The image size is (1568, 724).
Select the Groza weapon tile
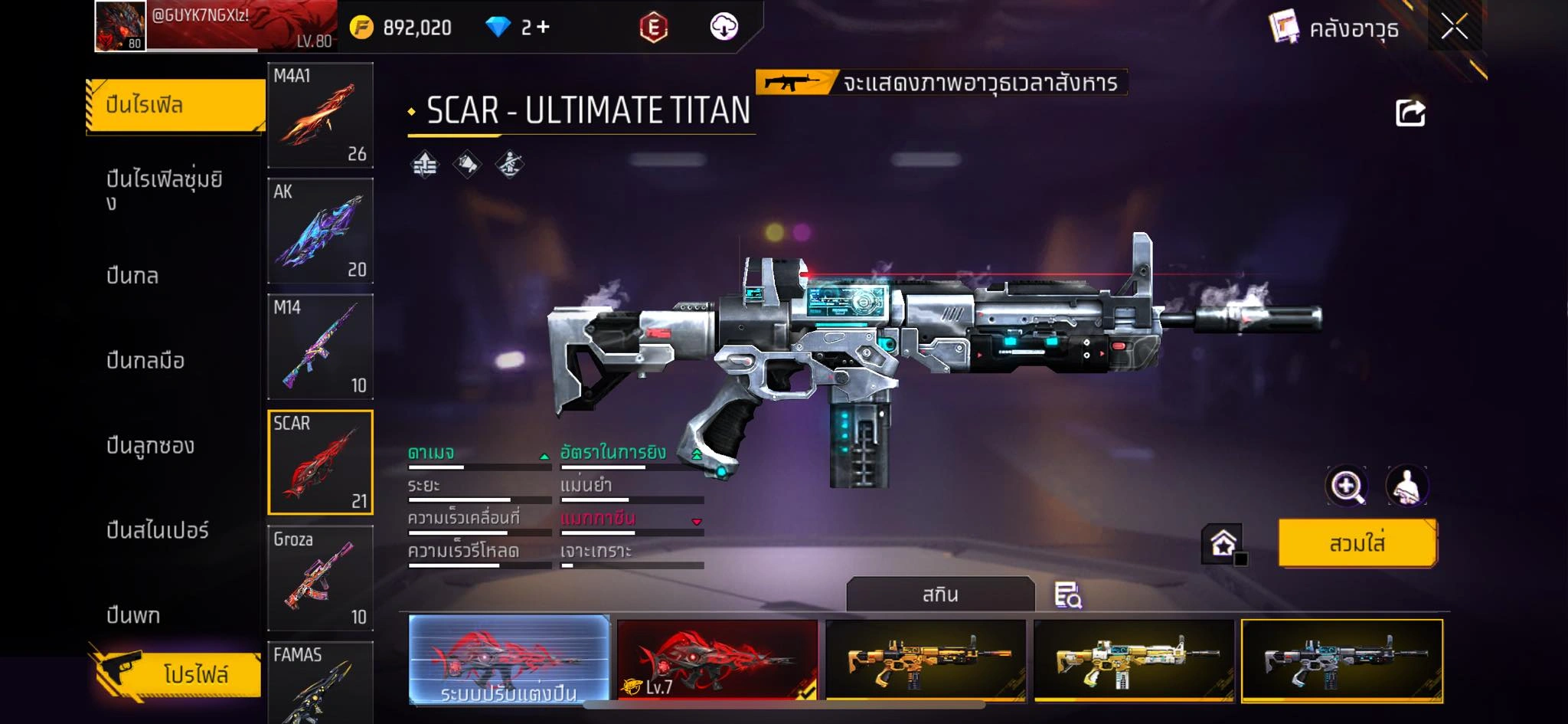click(x=320, y=578)
